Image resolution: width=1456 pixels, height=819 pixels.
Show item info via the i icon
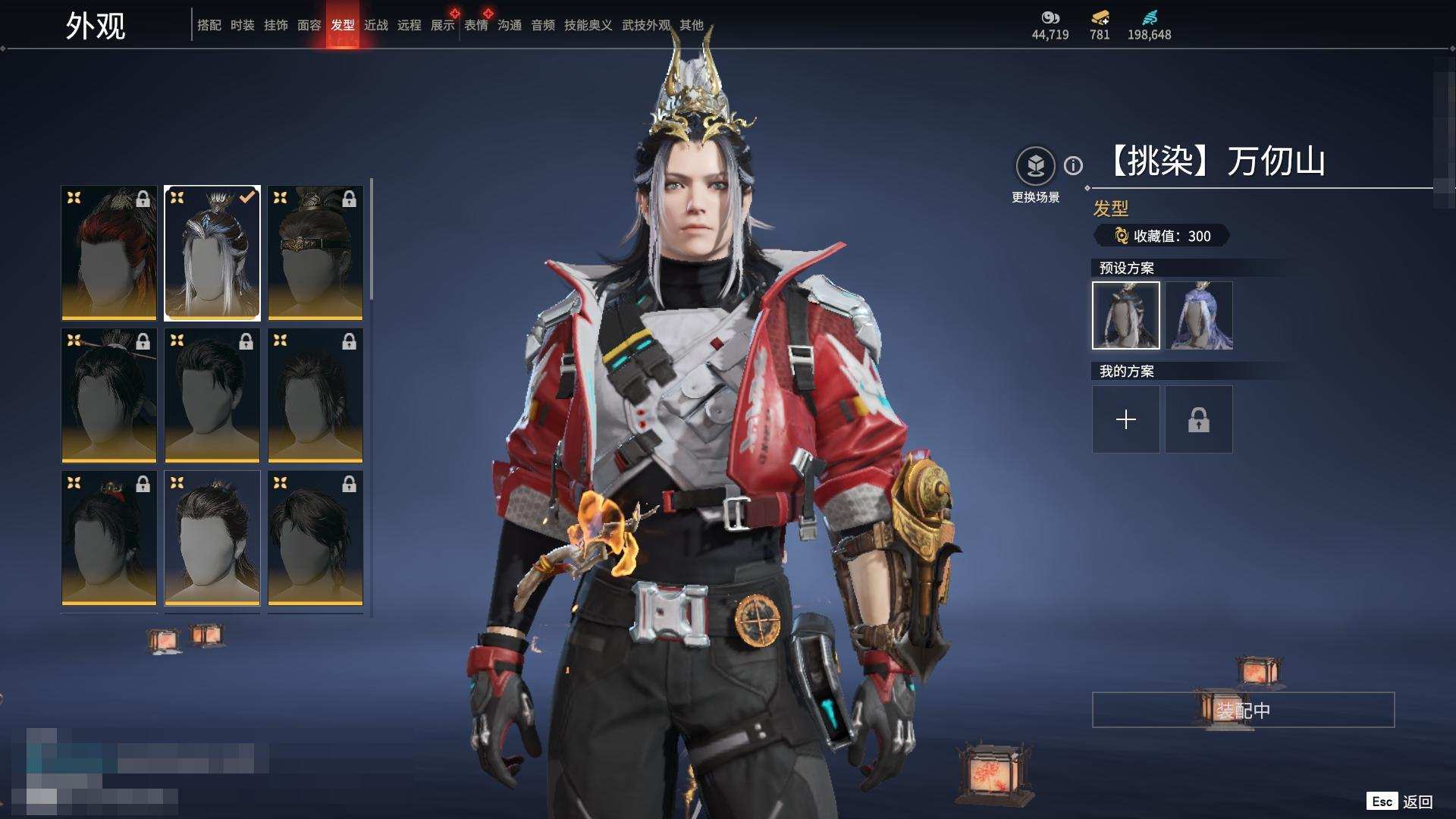pyautogui.click(x=1073, y=165)
